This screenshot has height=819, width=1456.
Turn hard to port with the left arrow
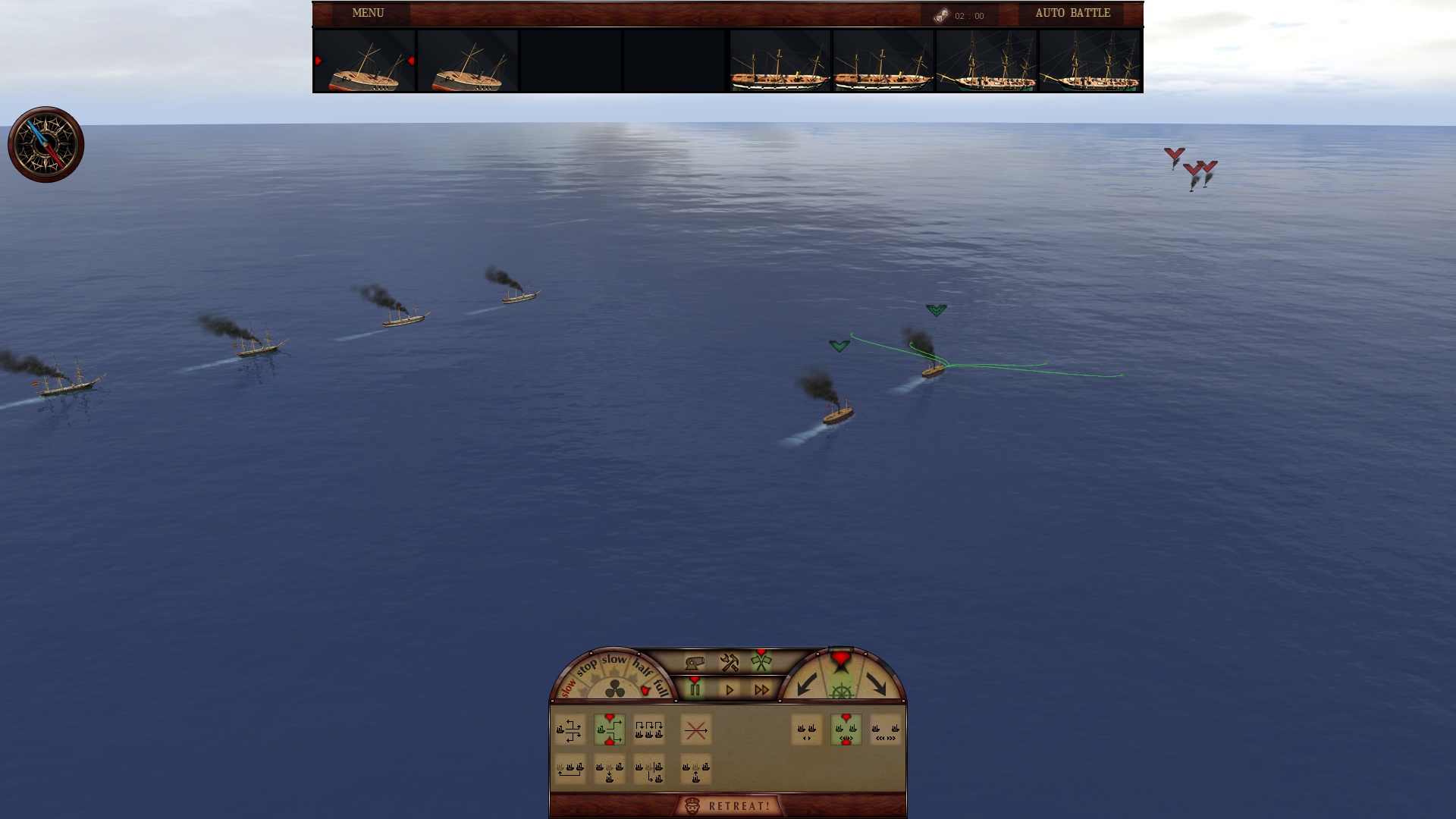pos(807,687)
